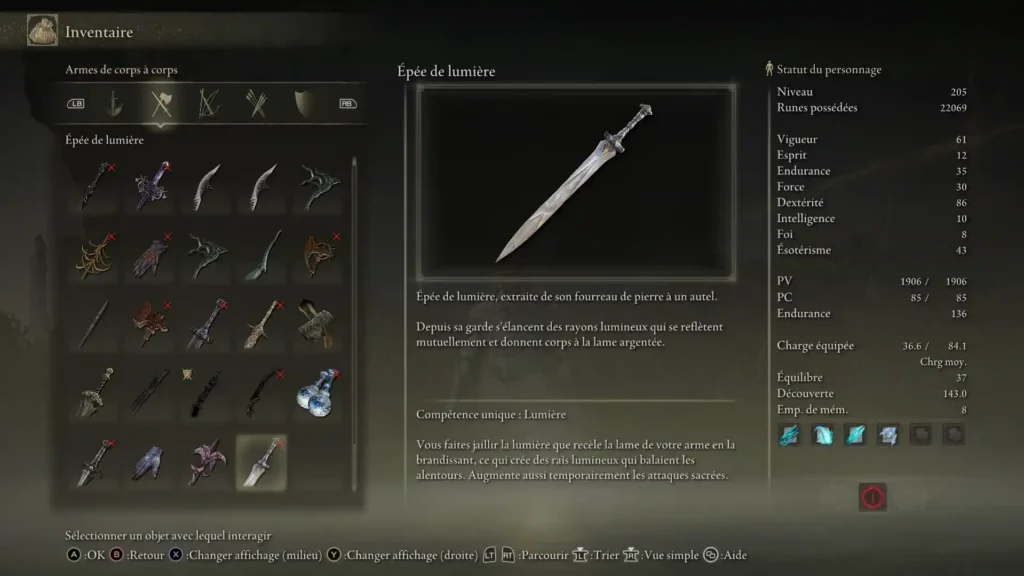Click the Inventaire bag icon in the header
1024x576 pixels.
(42, 31)
